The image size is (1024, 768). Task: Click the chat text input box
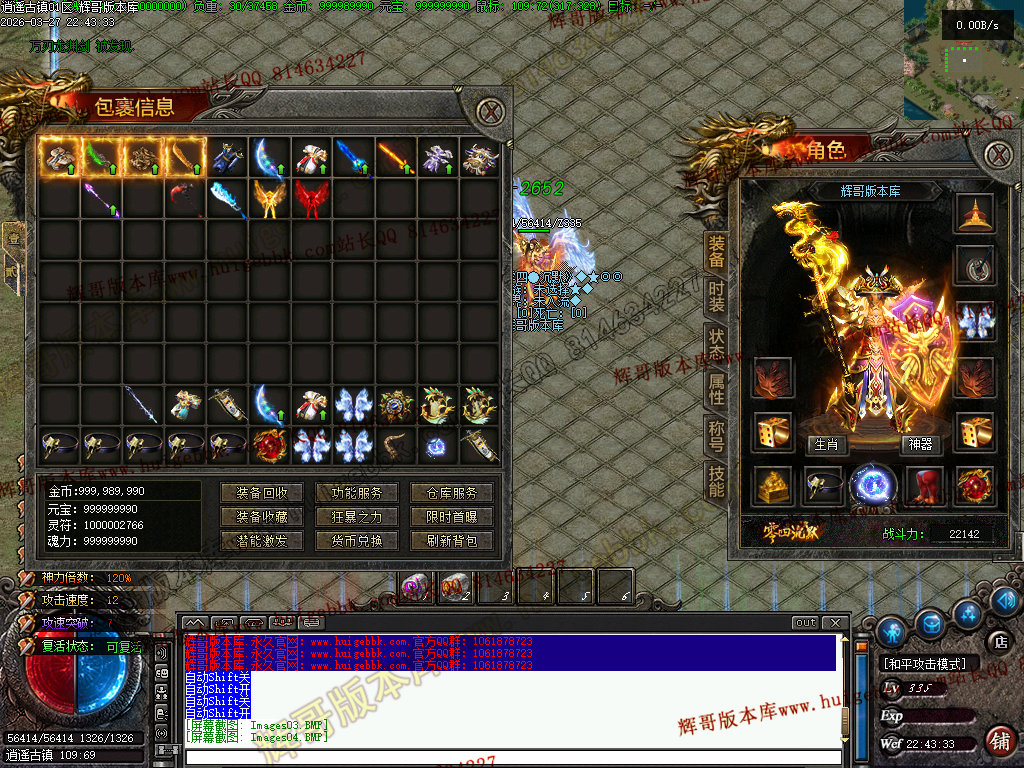(510, 757)
